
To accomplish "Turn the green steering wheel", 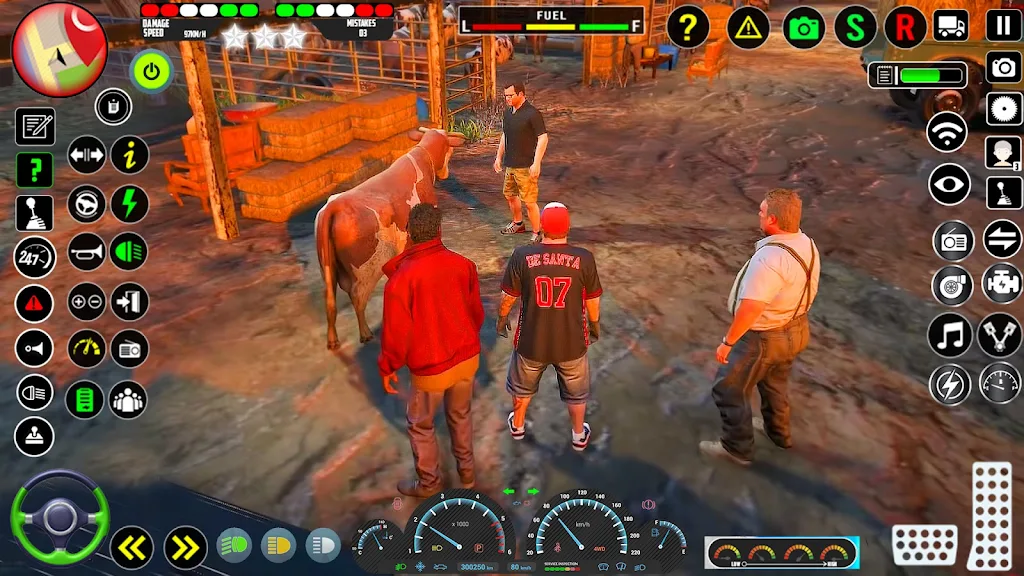I will click(x=59, y=517).
